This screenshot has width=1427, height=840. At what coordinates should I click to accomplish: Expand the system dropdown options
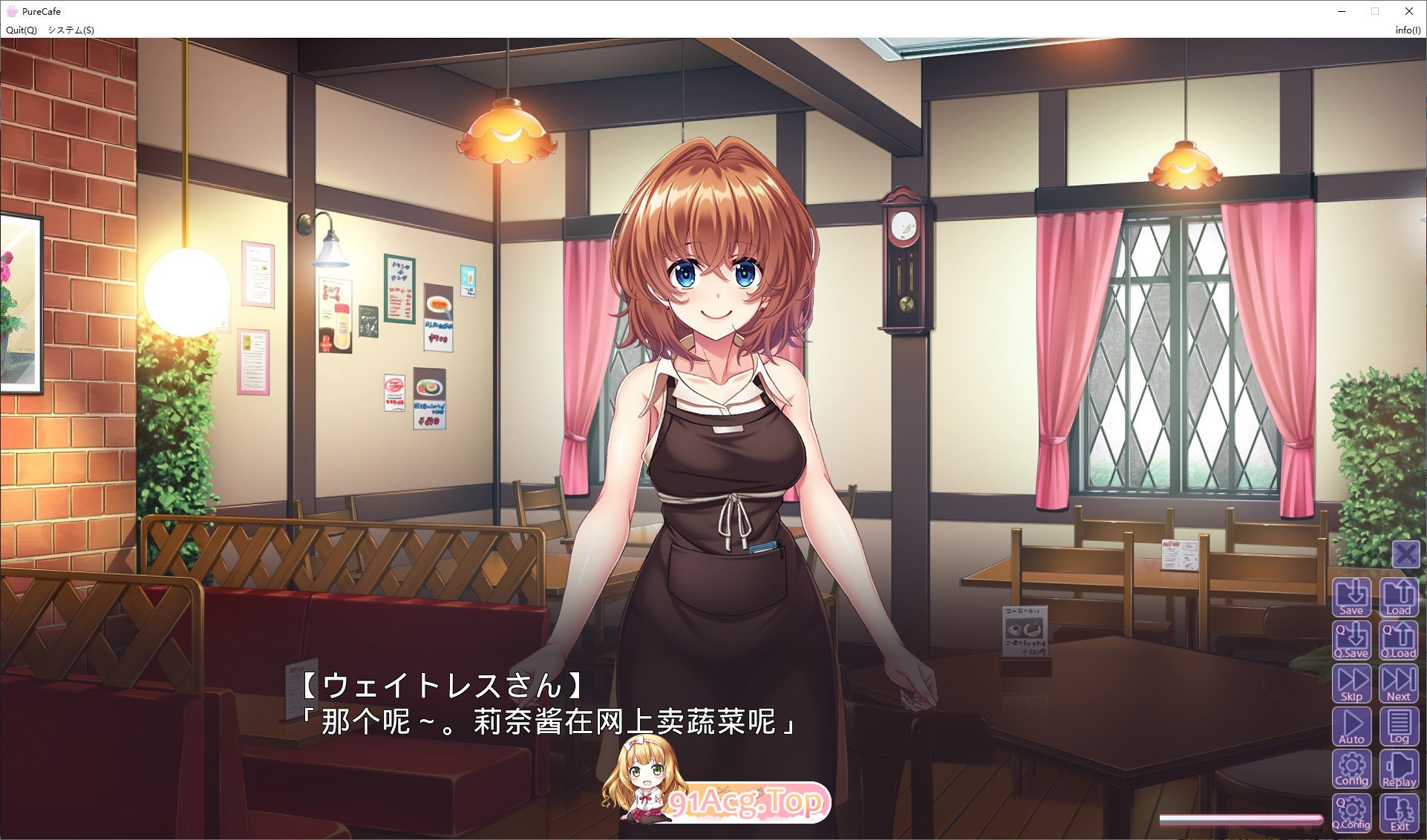click(71, 30)
